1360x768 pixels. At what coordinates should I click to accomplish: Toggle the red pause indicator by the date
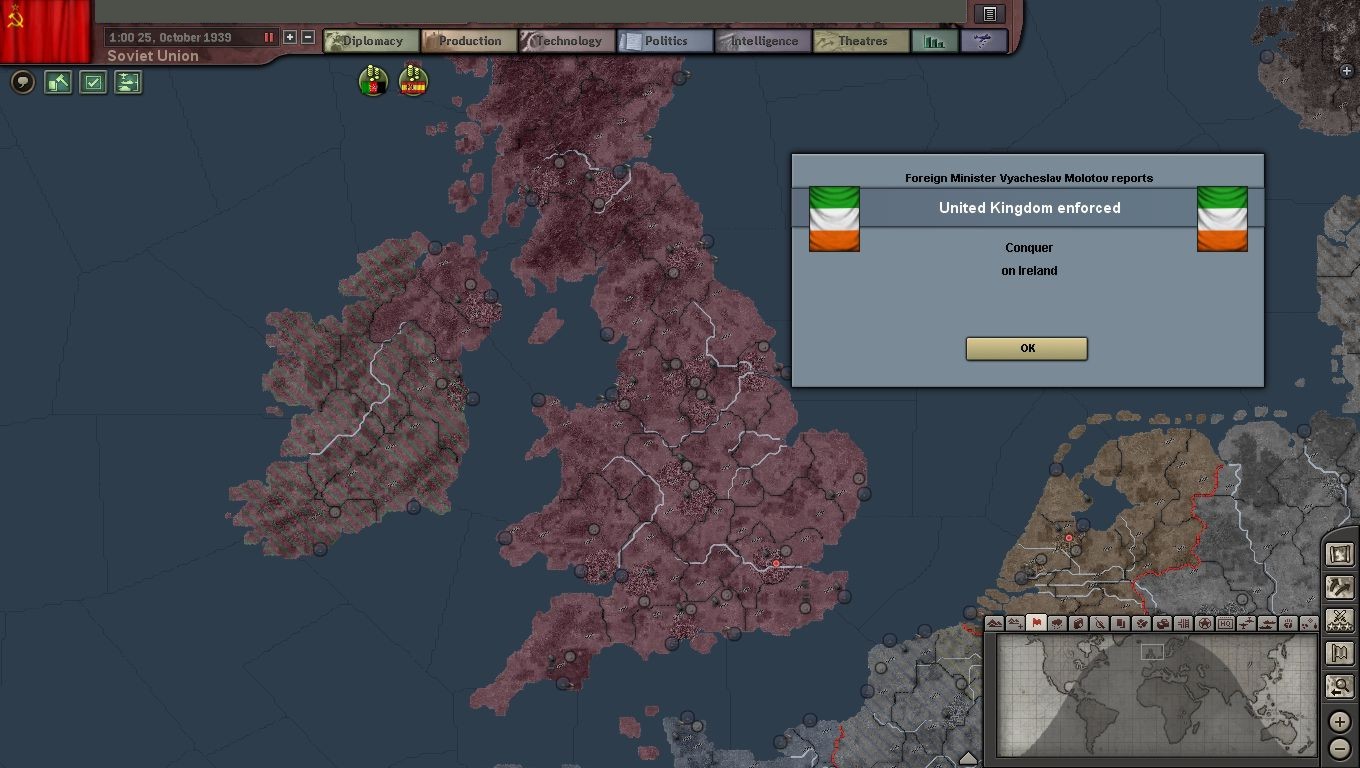coord(268,37)
